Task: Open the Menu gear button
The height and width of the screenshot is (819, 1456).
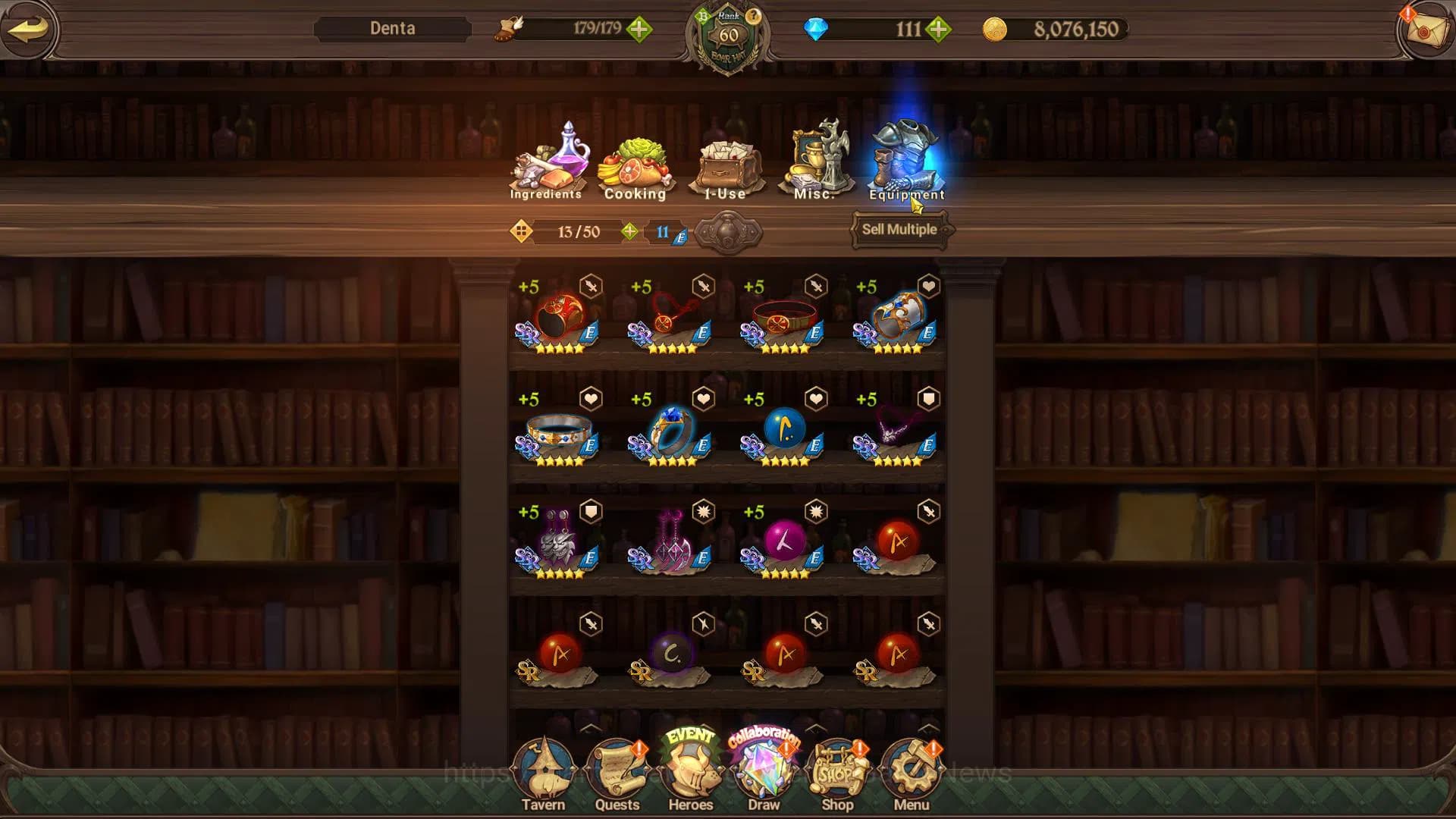Action: pyautogui.click(x=911, y=775)
